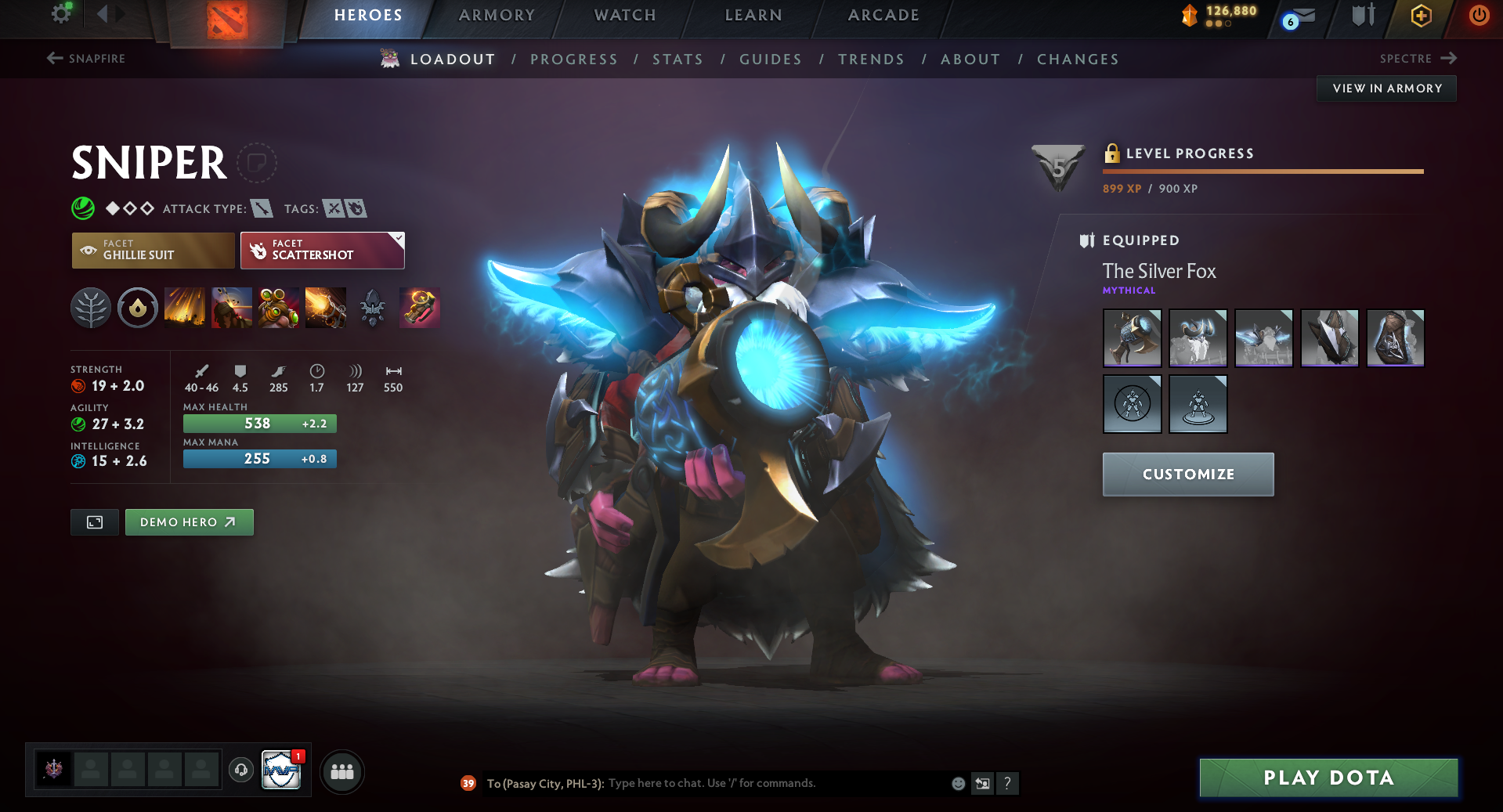The height and width of the screenshot is (812, 1503).
Task: Open the settings gear icon
Action: (x=61, y=14)
